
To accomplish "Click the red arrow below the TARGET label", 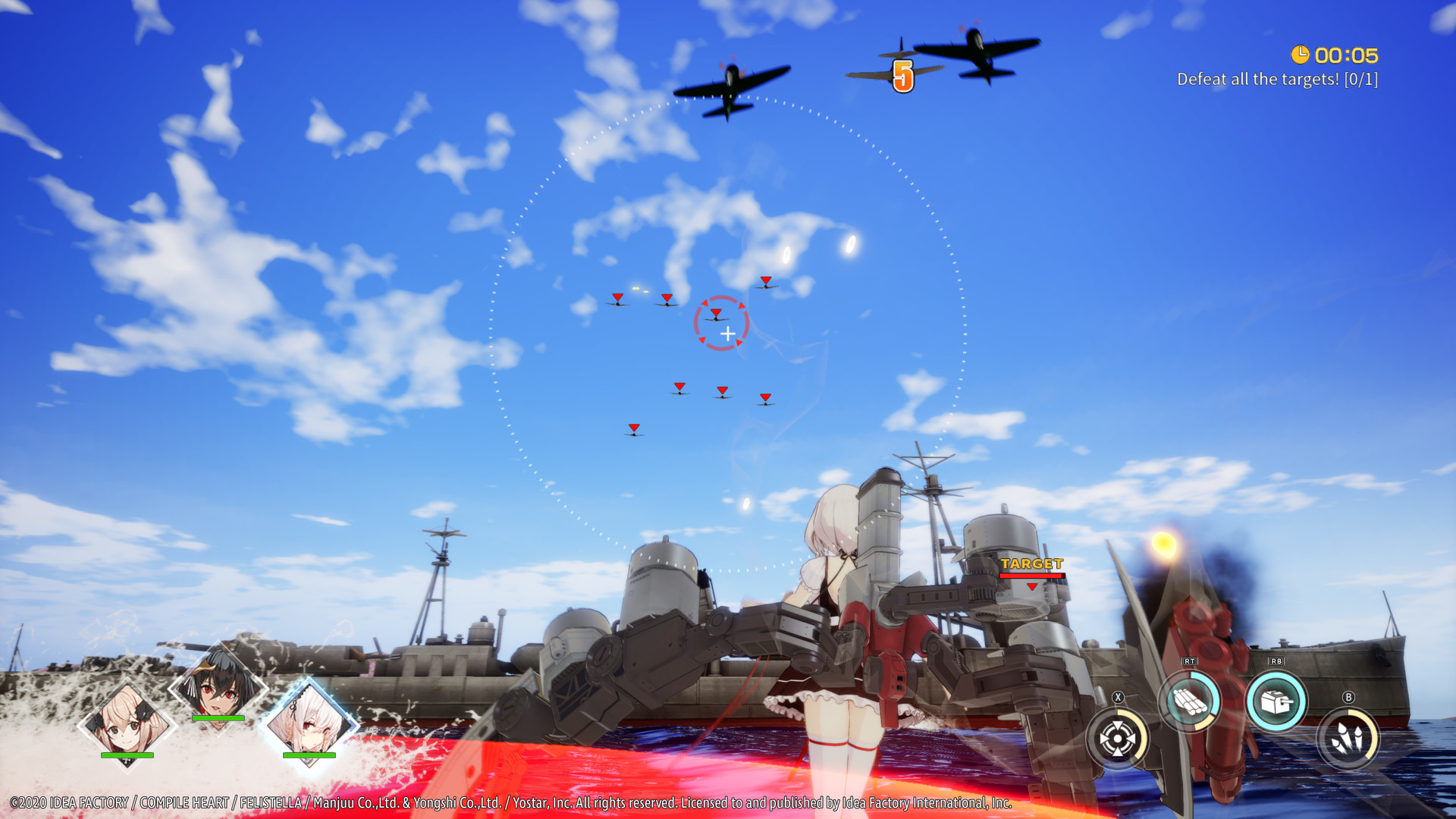I will [1031, 588].
